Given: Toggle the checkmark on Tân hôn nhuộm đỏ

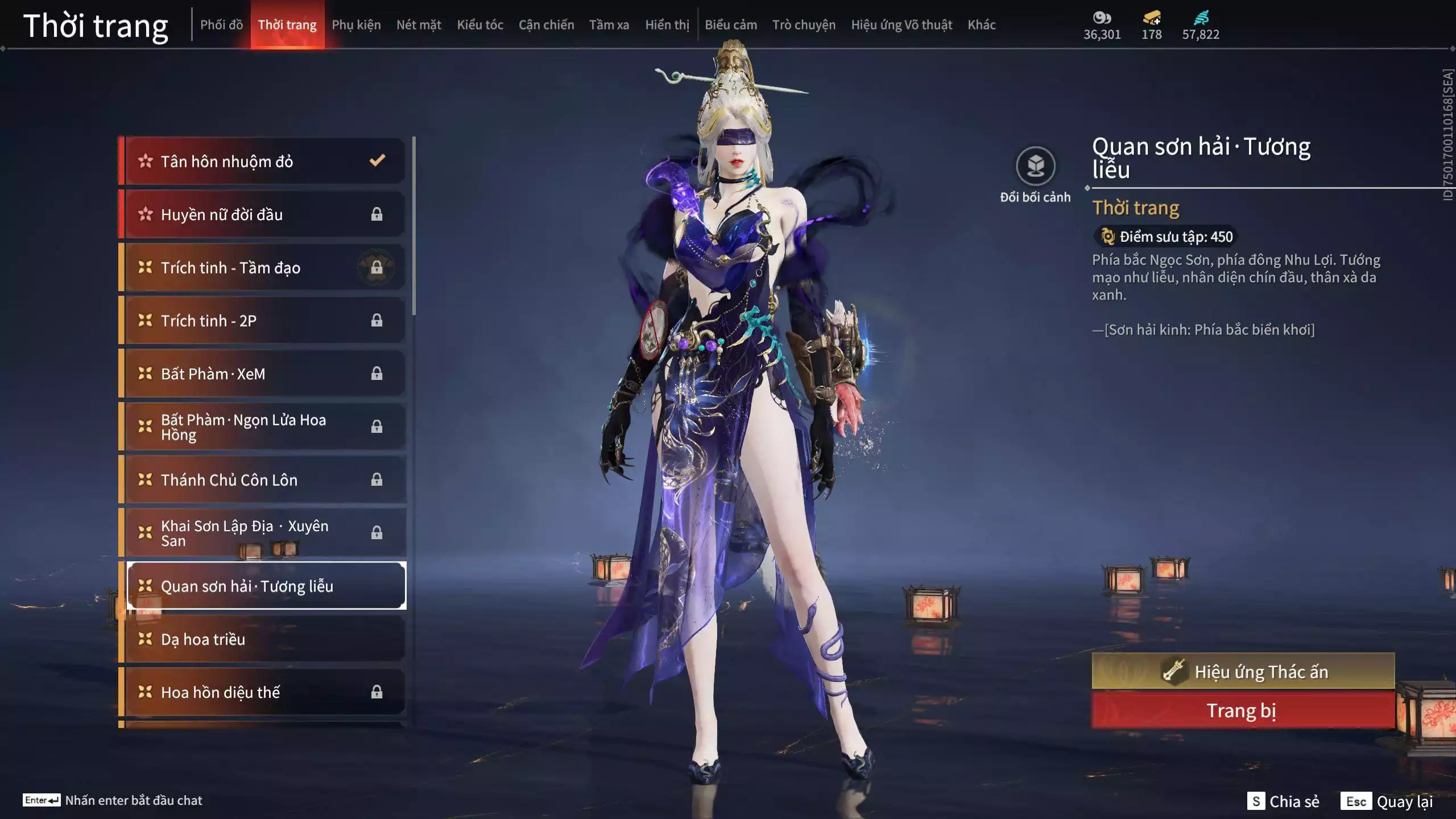Looking at the screenshot, I should pos(376,161).
